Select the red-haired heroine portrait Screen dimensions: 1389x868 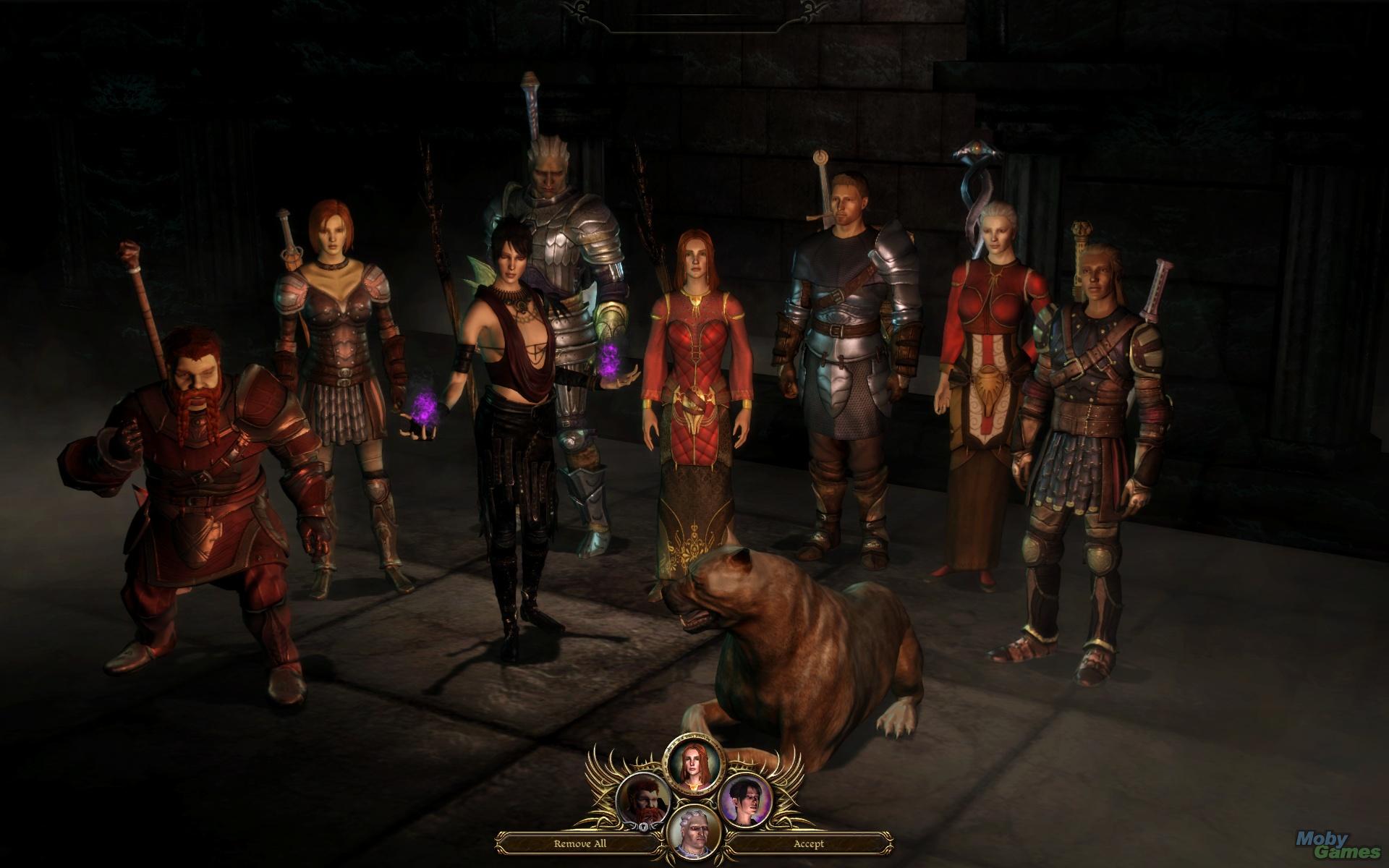[x=693, y=765]
